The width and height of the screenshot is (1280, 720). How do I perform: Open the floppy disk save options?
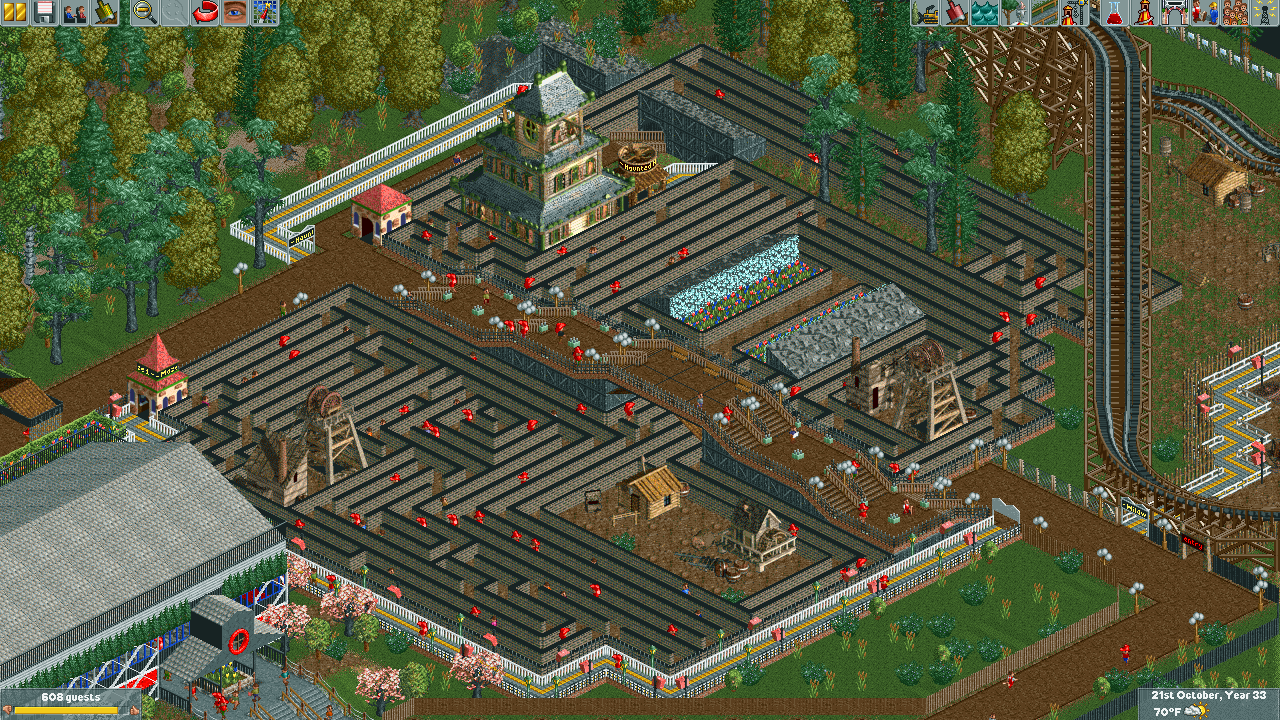tap(44, 12)
